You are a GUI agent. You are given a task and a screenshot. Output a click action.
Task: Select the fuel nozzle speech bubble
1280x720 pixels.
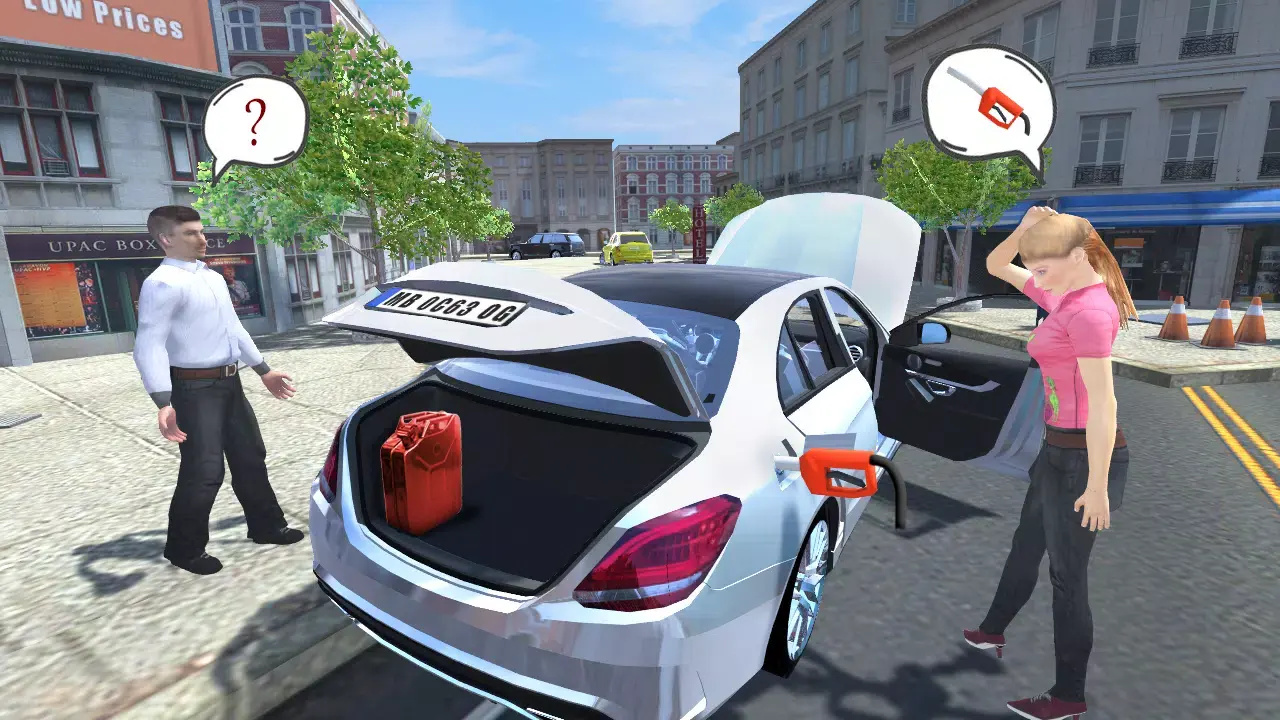(x=988, y=103)
